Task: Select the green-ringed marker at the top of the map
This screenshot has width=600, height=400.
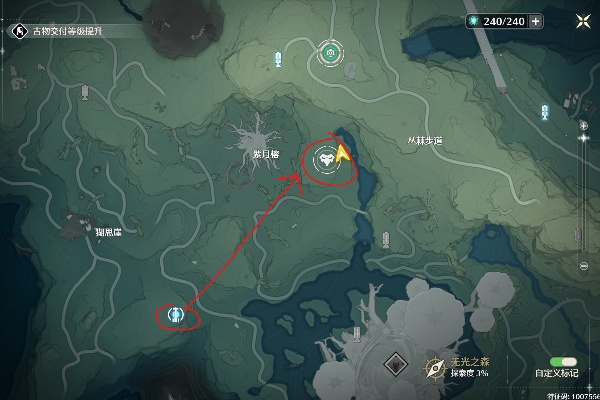Action: coord(329,52)
